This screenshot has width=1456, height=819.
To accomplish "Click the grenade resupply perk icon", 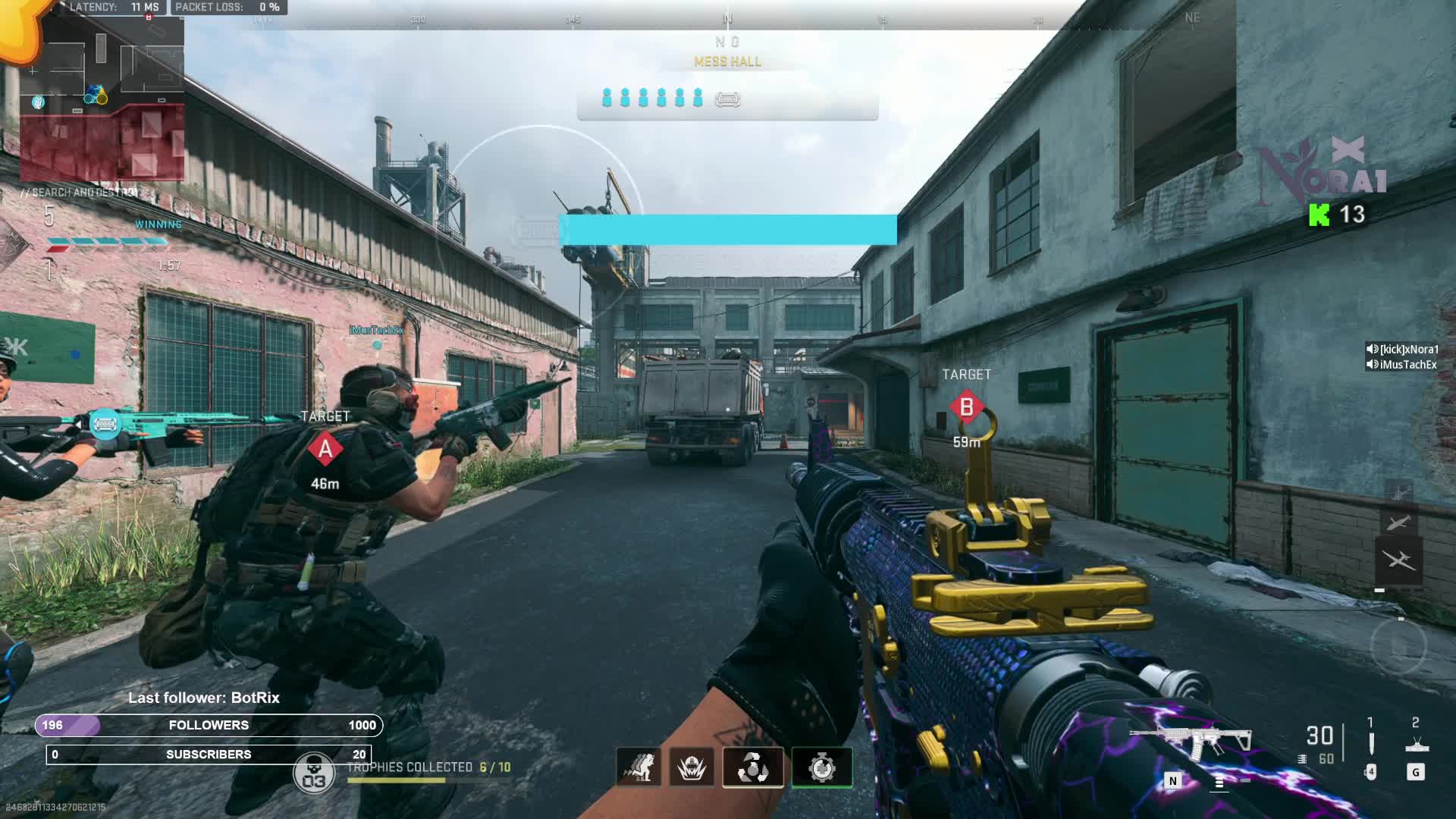I will 753,767.
